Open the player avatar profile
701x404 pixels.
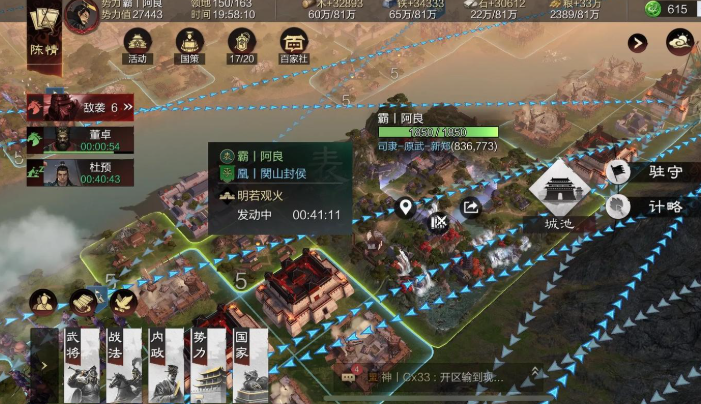[82, 14]
